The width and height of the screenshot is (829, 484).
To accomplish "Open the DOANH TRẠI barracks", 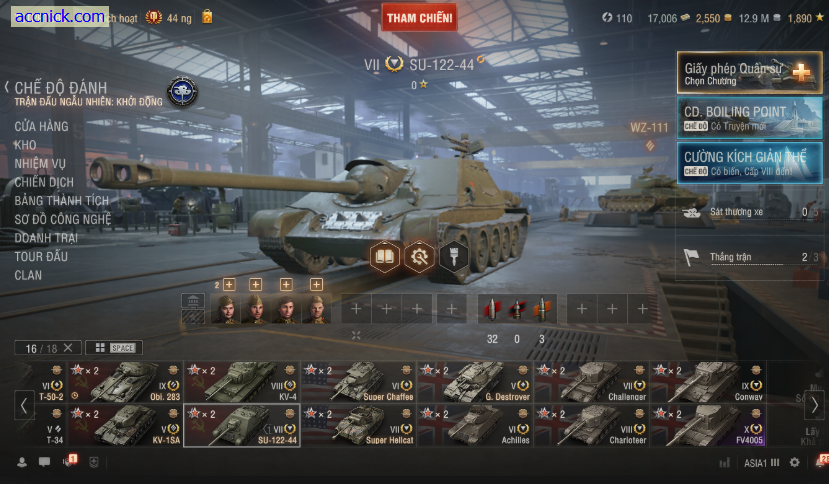I will point(45,238).
